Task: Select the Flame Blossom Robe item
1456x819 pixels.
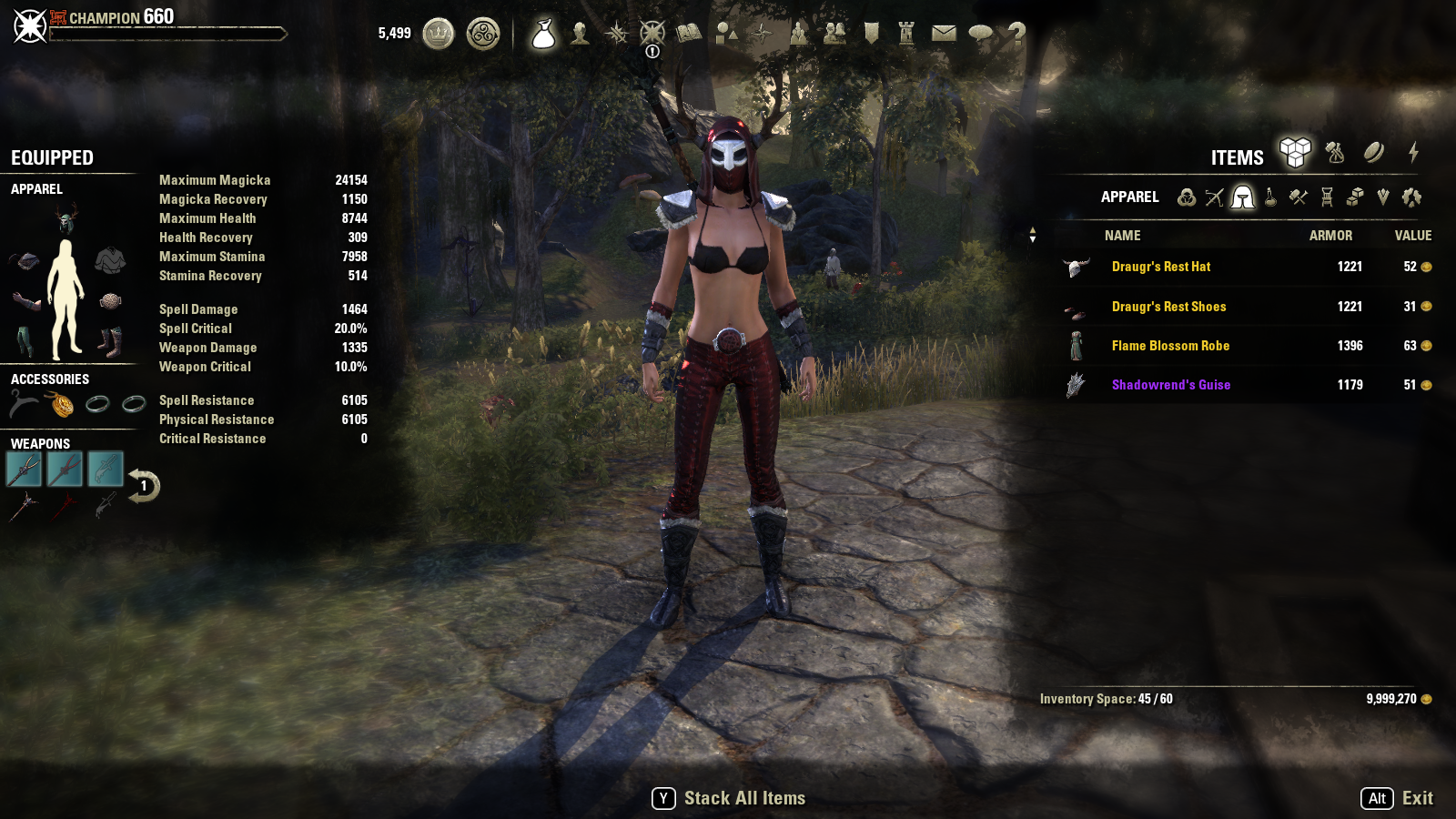Action: 1170,346
